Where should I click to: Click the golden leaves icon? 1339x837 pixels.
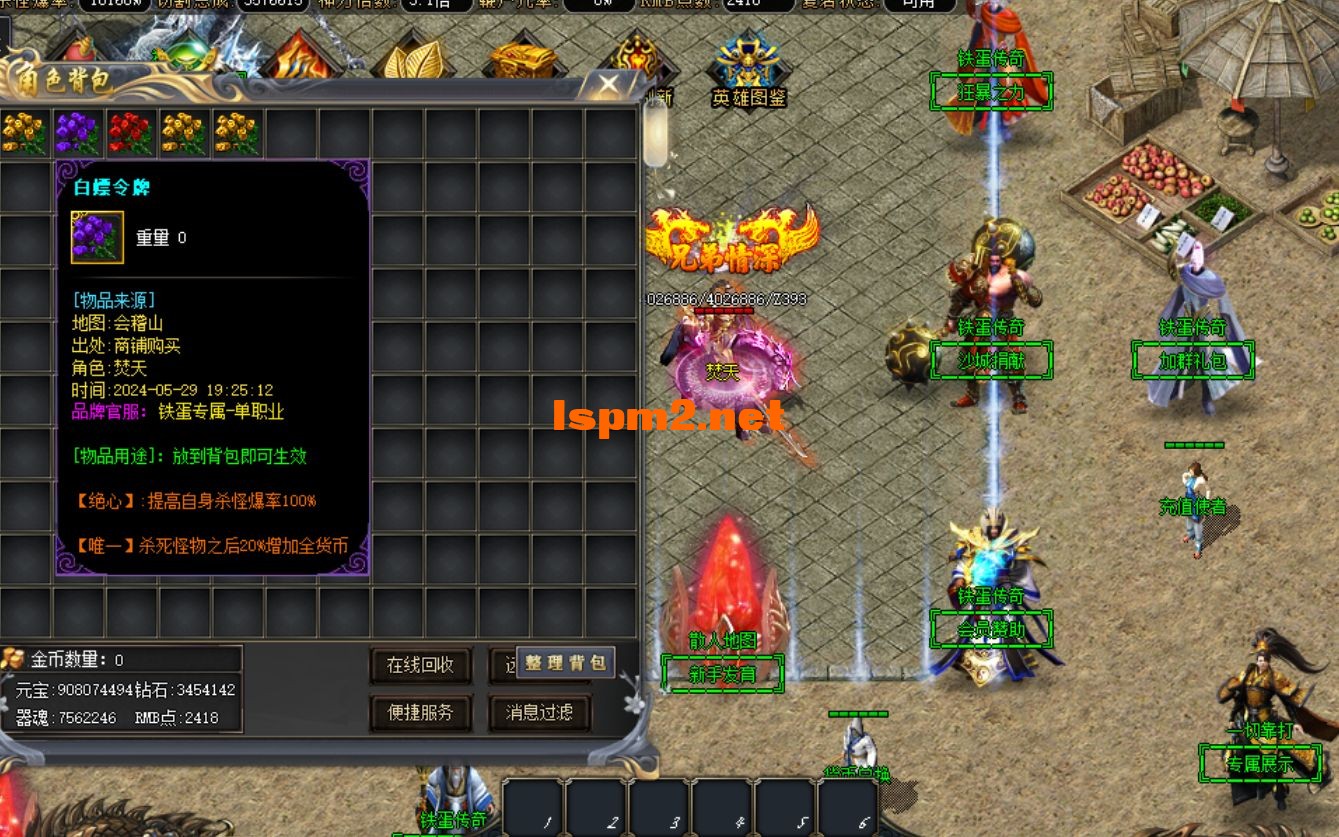click(414, 58)
